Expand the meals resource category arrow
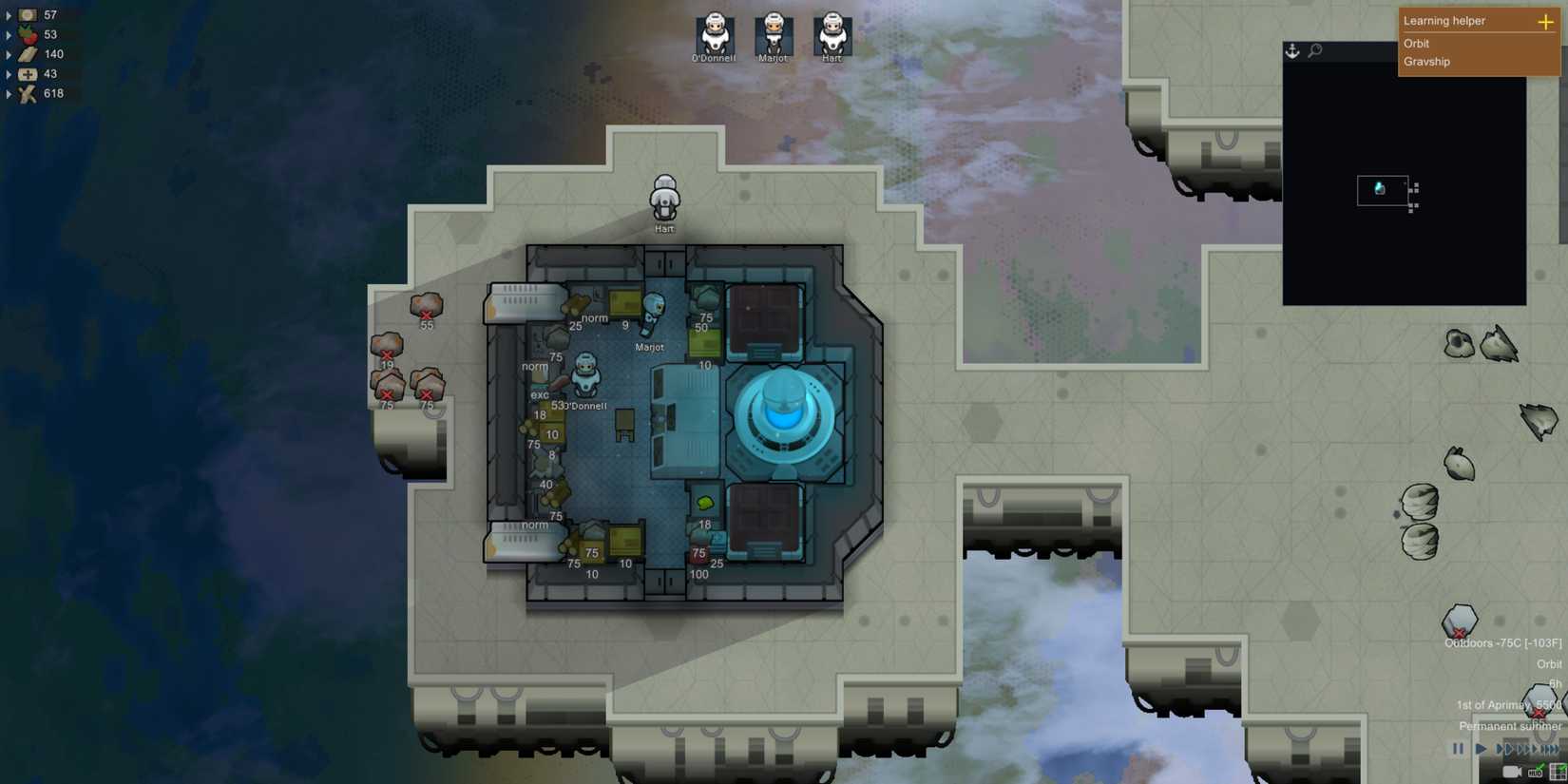 pos(10,14)
